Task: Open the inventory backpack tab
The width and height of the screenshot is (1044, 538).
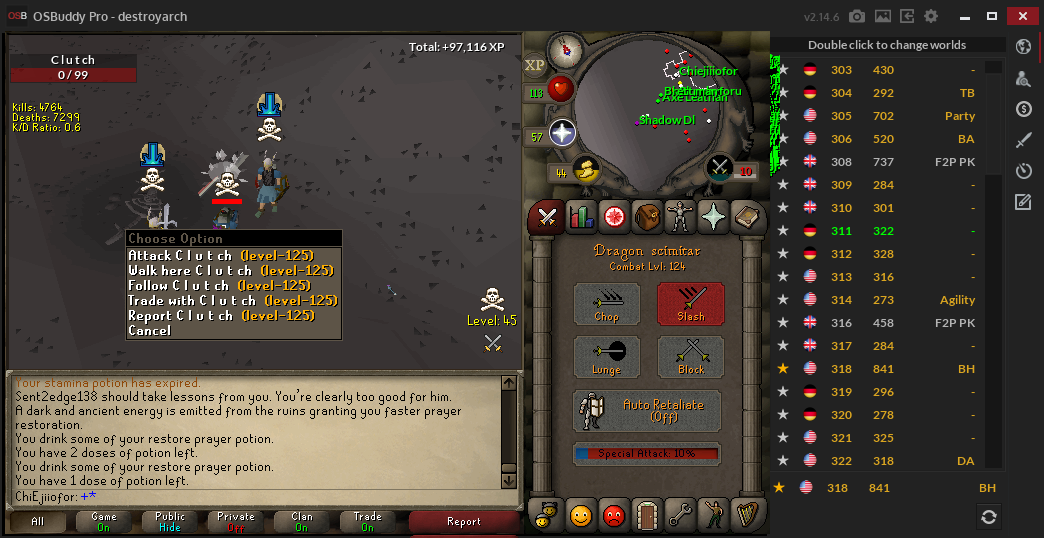Action: [646, 216]
